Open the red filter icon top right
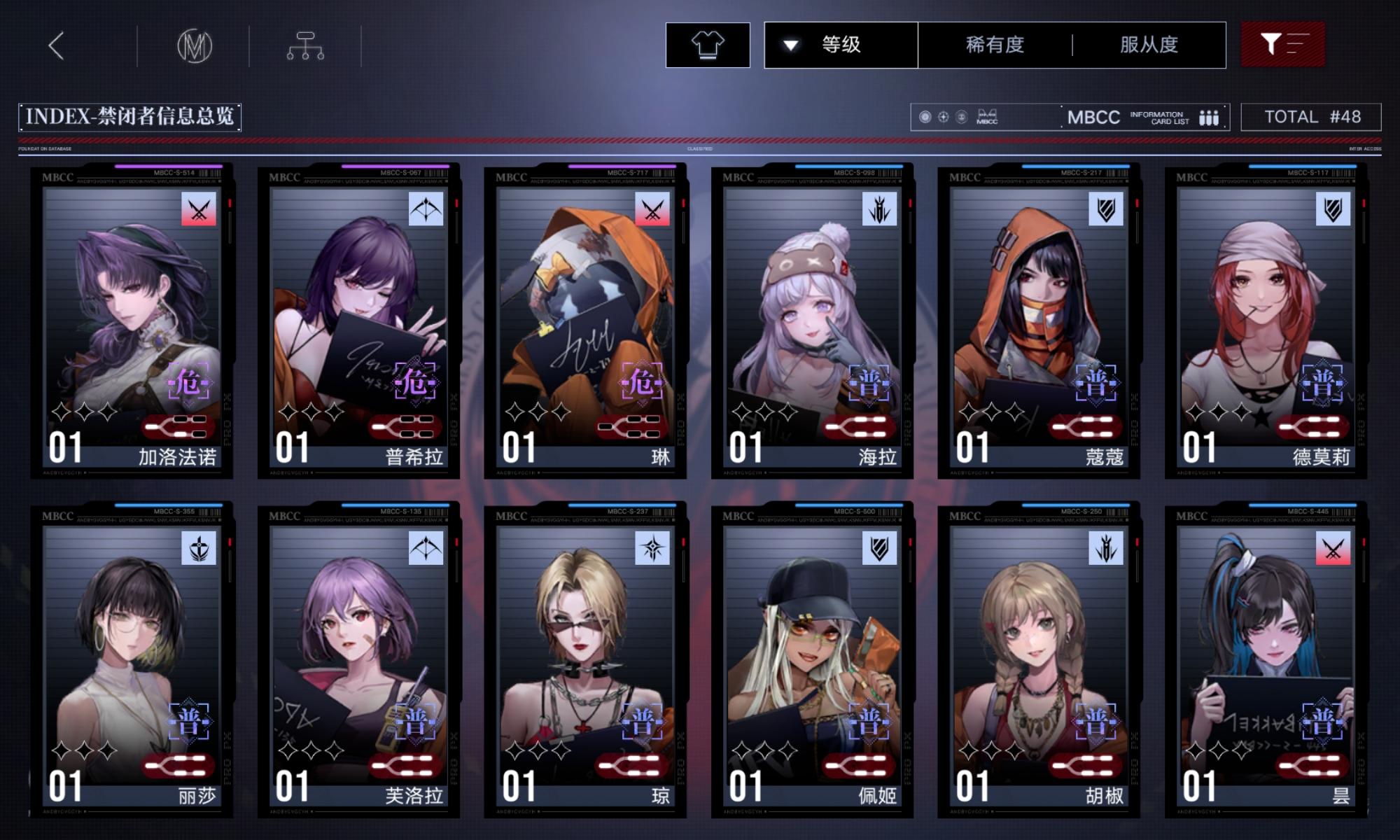1400x840 pixels. pos(1284,44)
